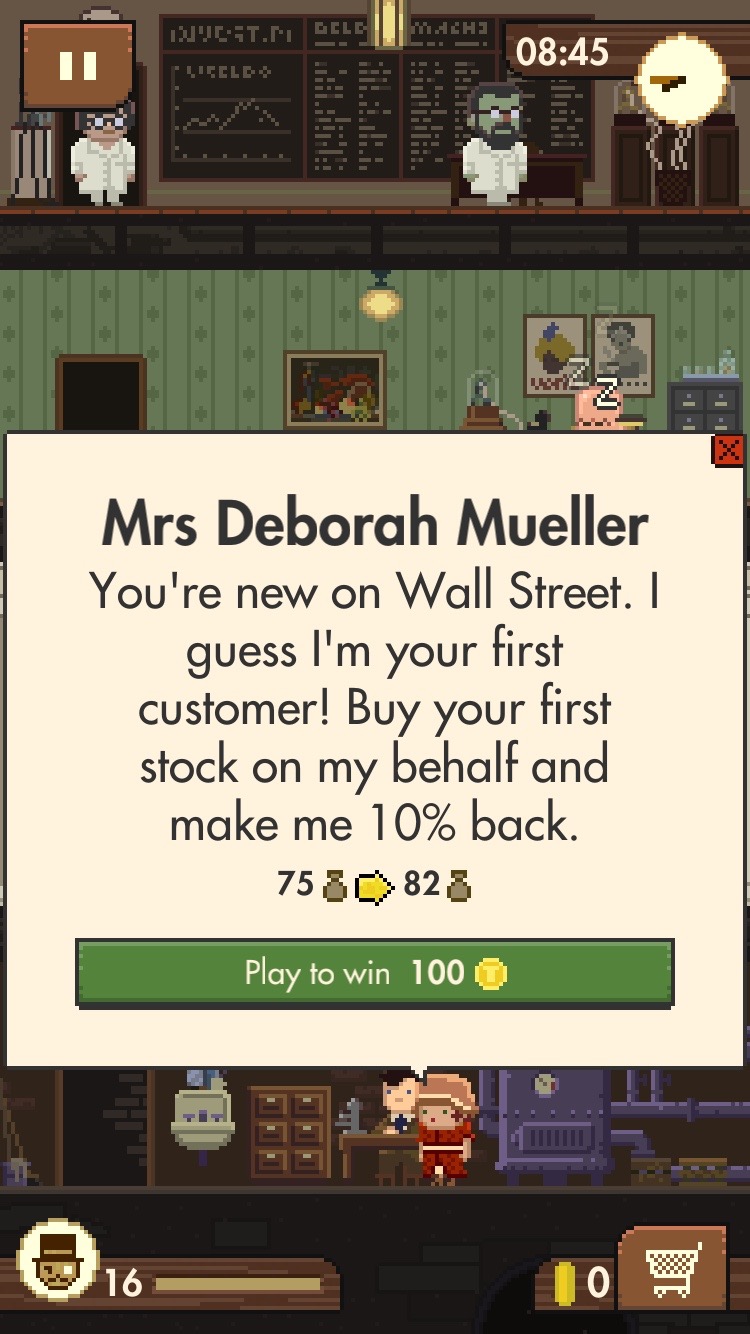Close Mrs Deborah Mueller's dialogue box

(727, 451)
